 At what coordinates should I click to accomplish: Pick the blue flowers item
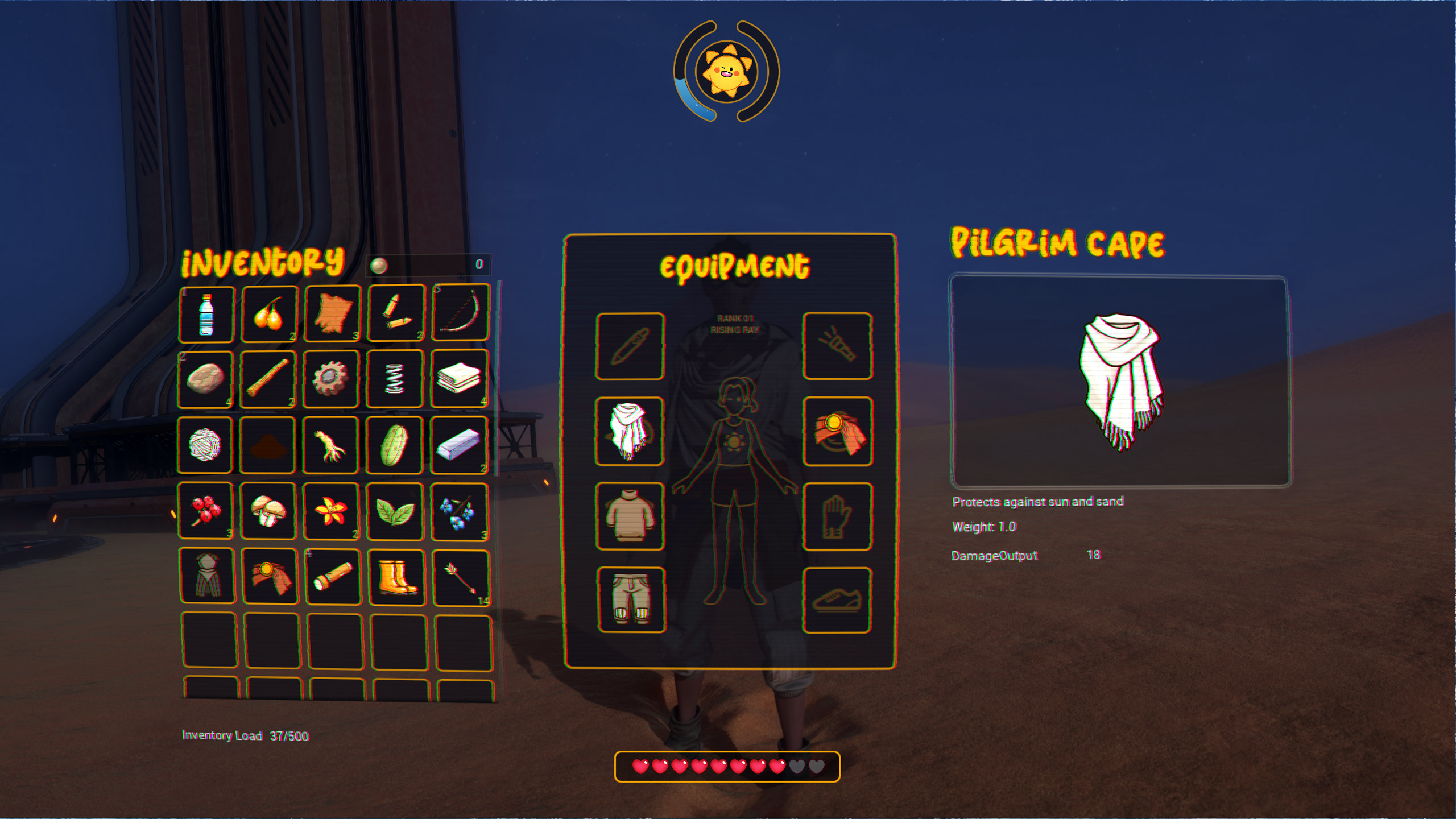point(460,511)
